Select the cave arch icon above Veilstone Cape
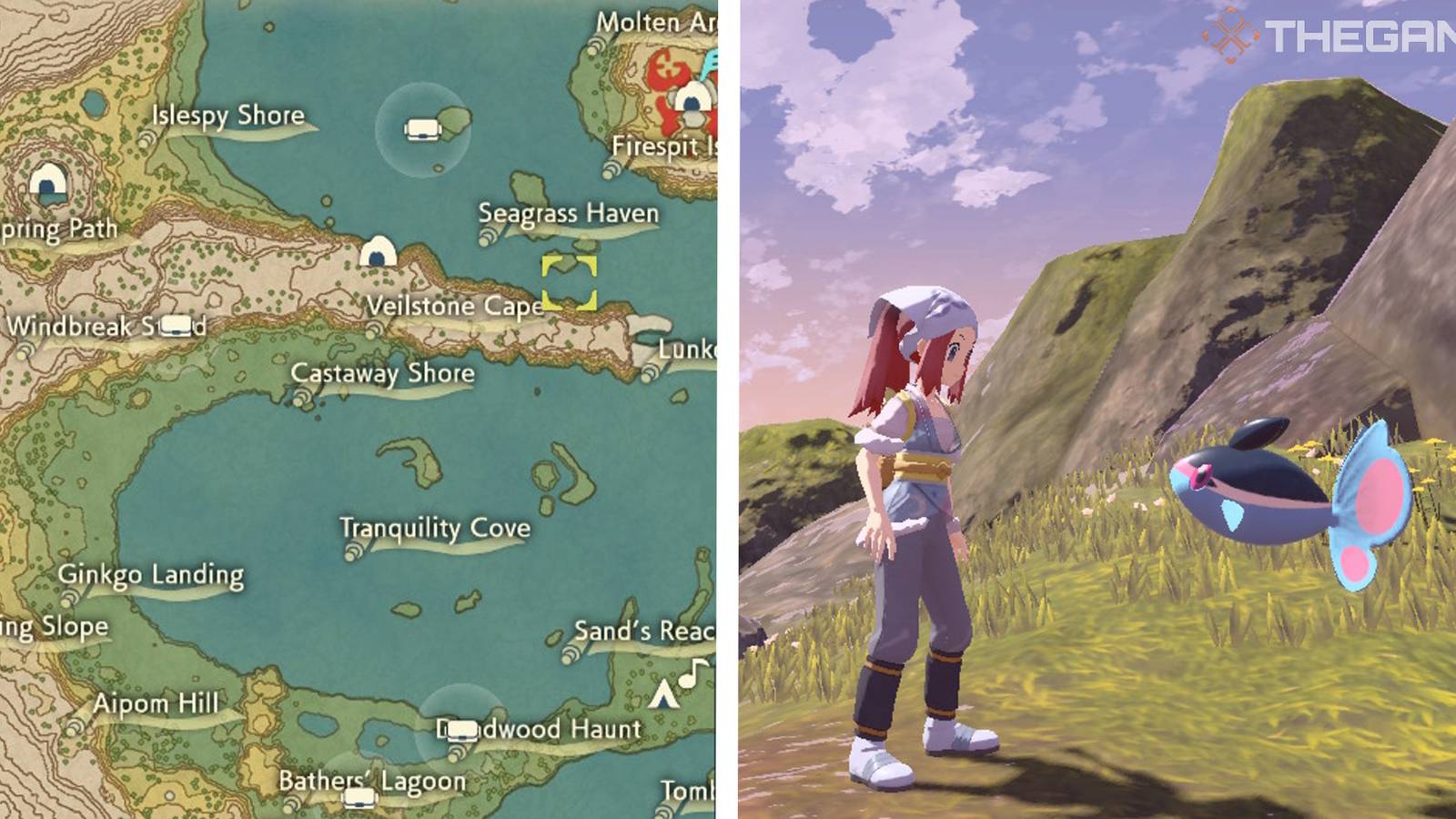 coord(379,250)
